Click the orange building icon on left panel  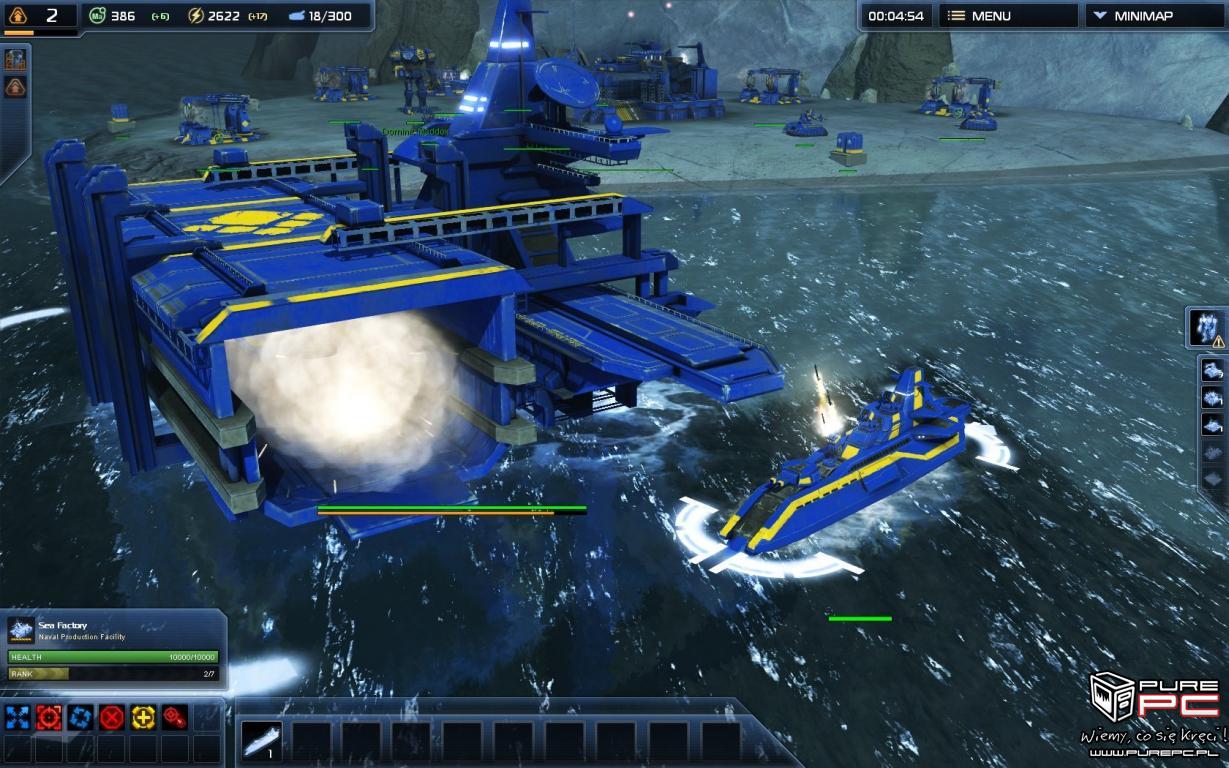click(15, 59)
